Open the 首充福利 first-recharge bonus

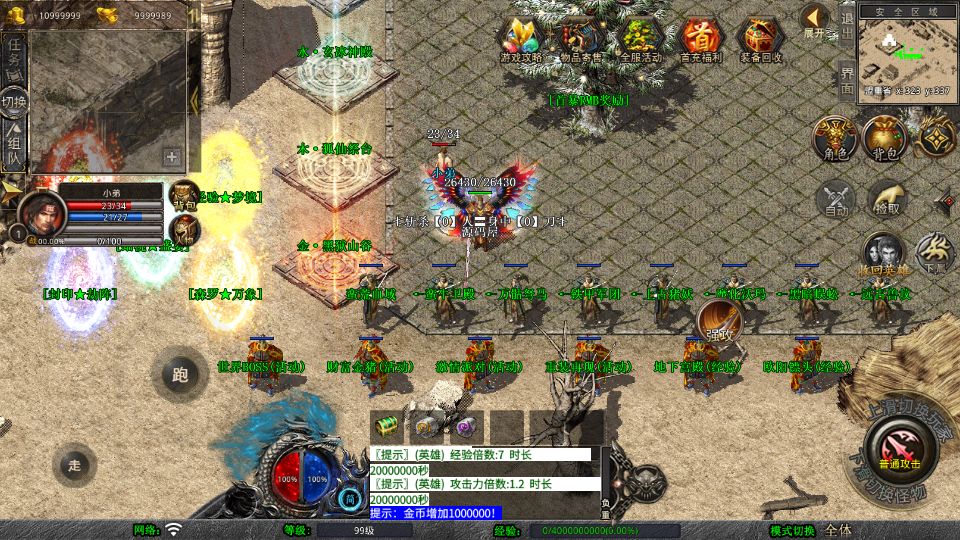point(701,39)
